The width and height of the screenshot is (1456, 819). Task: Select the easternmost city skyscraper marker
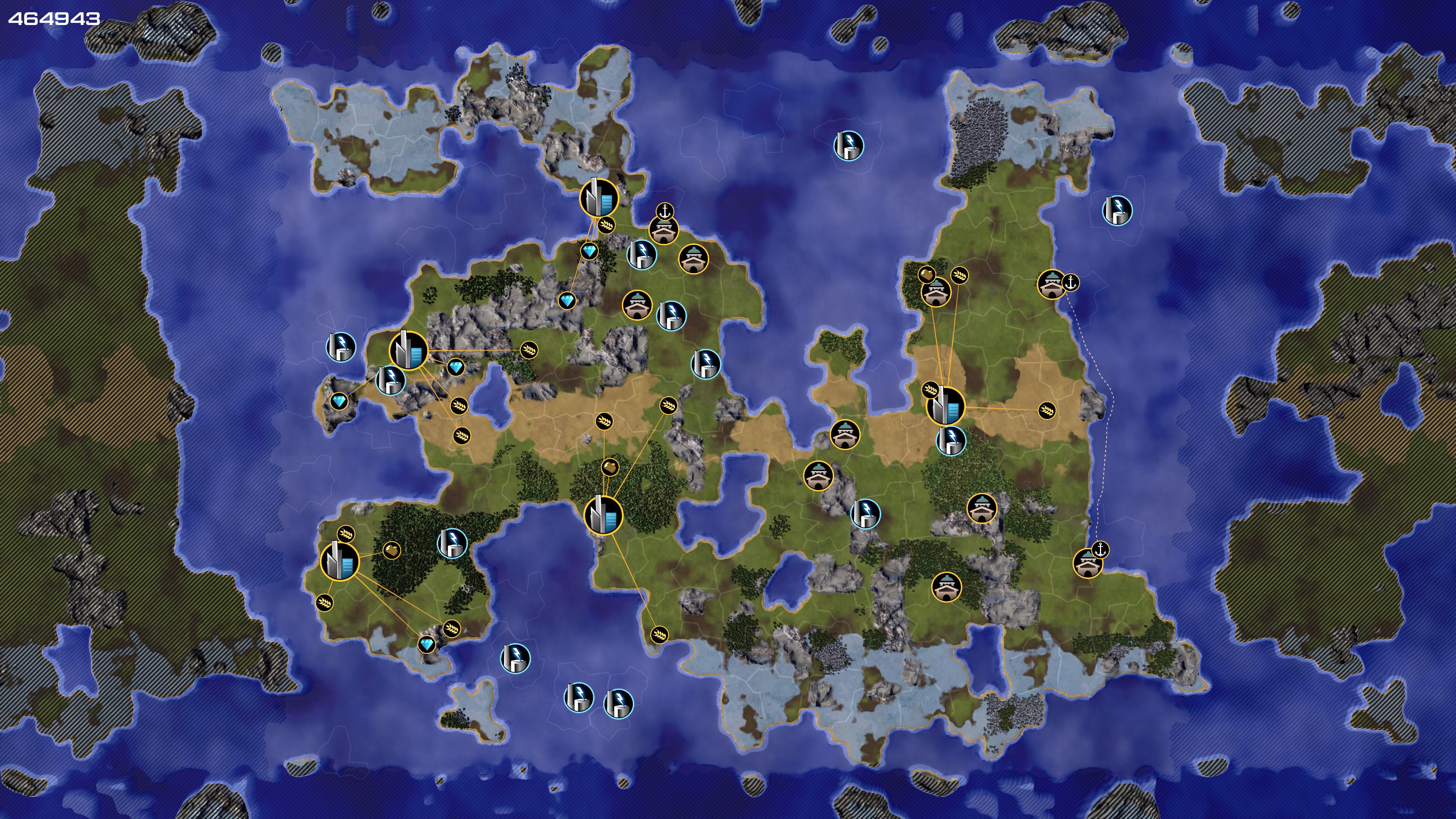[x=945, y=406]
